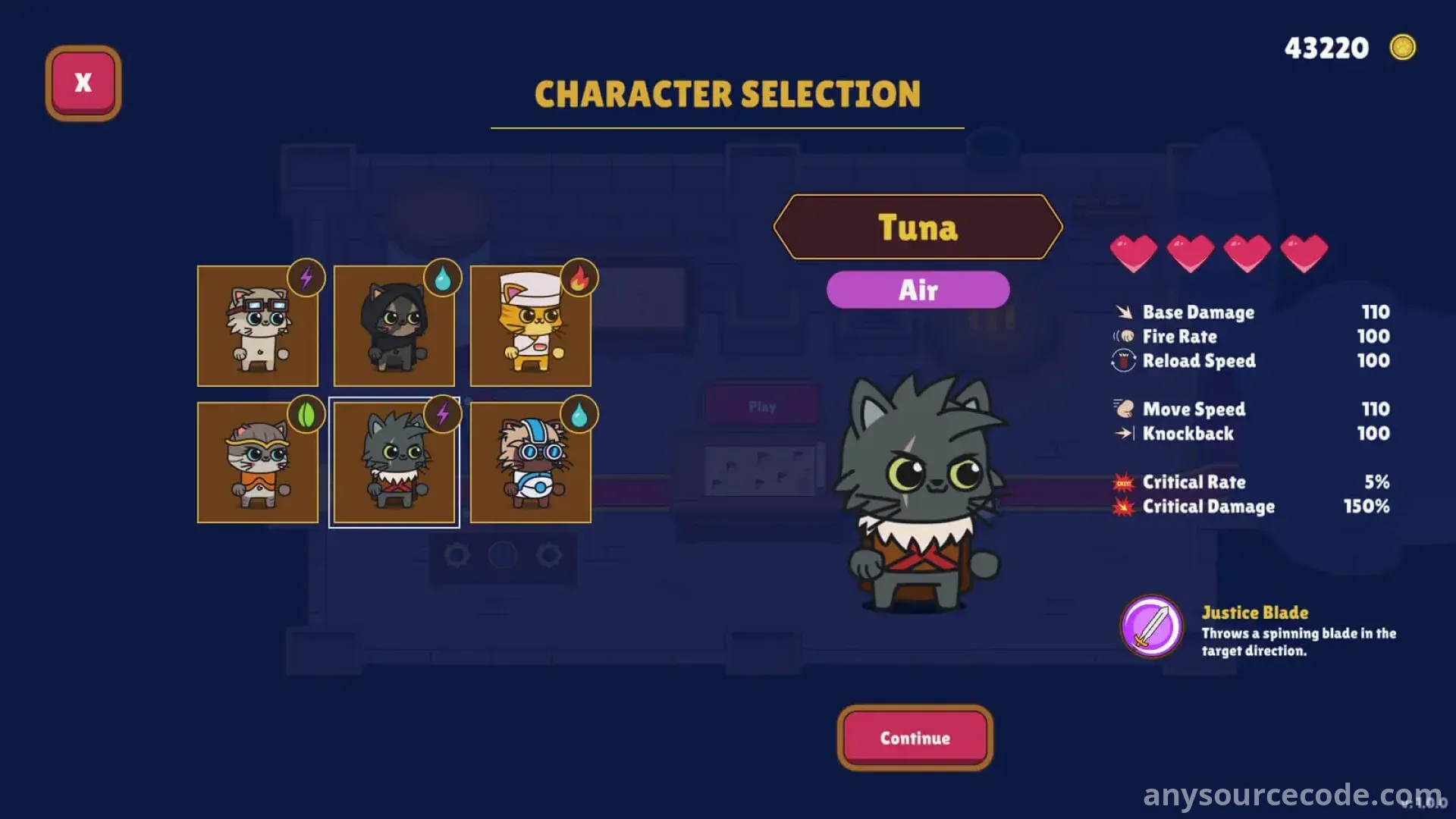The height and width of the screenshot is (819, 1456).
Task: Close the character selection screen
Action: pos(83,83)
